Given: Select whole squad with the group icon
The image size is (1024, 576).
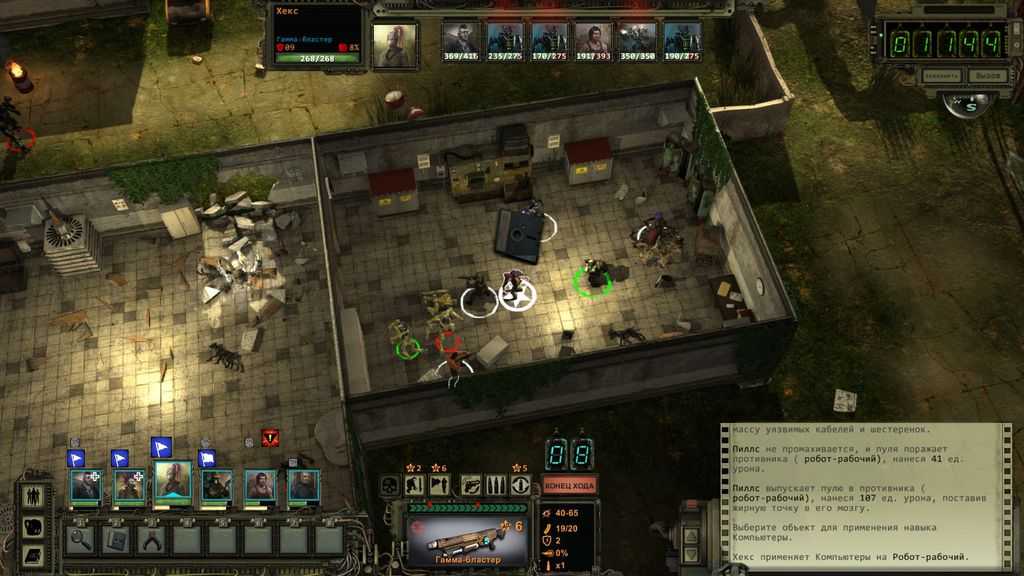Looking at the screenshot, I should (32, 495).
